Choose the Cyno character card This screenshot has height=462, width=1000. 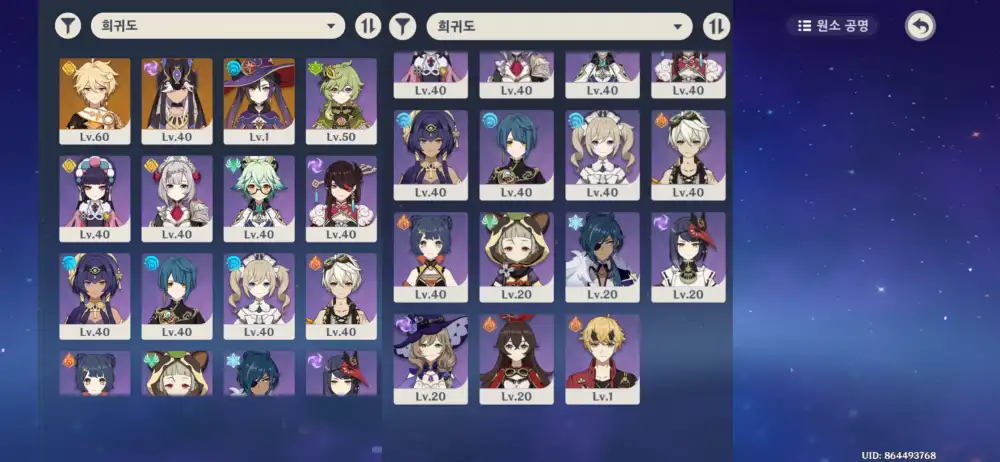pyautogui.click(x=177, y=100)
